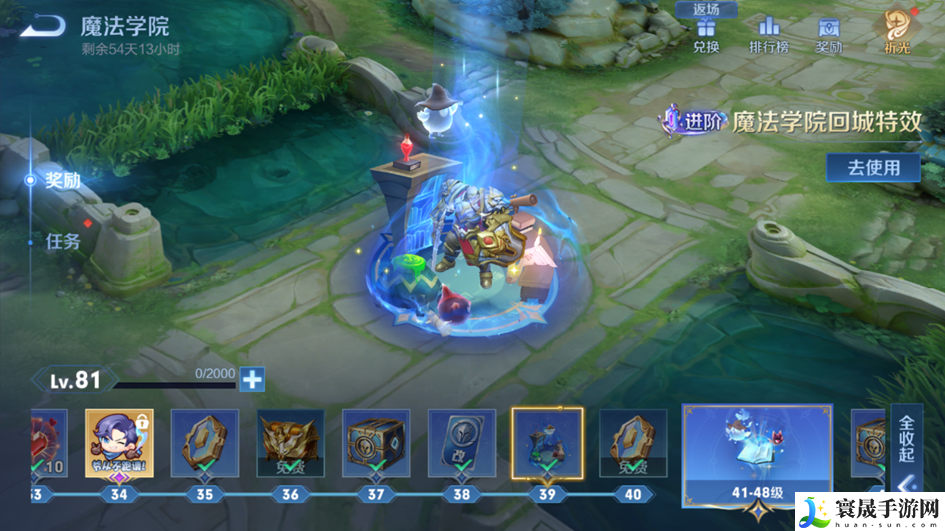Image resolution: width=945 pixels, height=531 pixels.
Task: Click the 去使用 button
Action: [x=873, y=167]
